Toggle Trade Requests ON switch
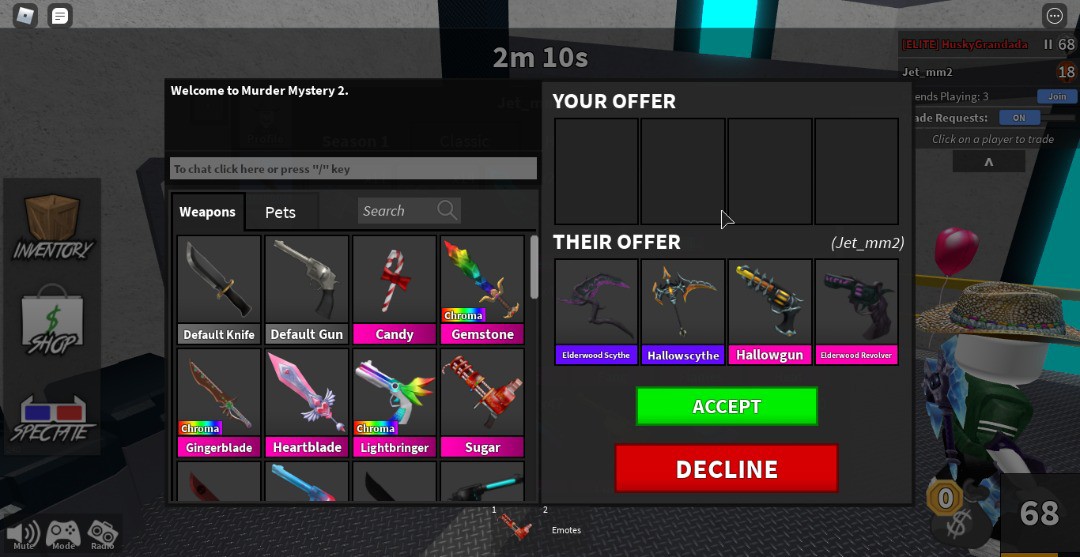The width and height of the screenshot is (1080, 557). [1019, 117]
